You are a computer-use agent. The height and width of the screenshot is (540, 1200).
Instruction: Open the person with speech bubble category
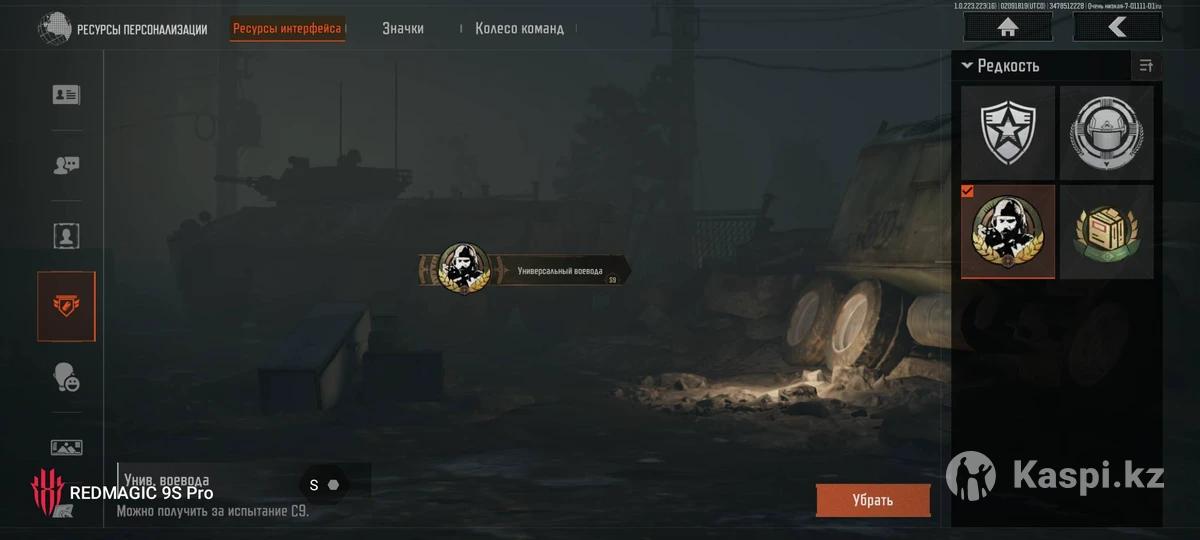pyautogui.click(x=67, y=166)
